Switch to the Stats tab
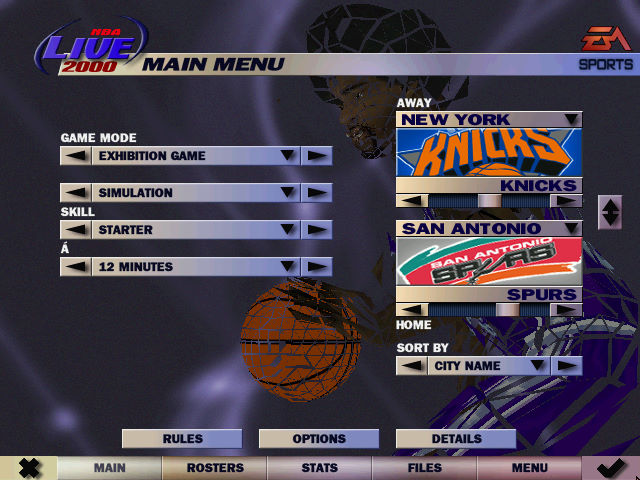 (319, 468)
